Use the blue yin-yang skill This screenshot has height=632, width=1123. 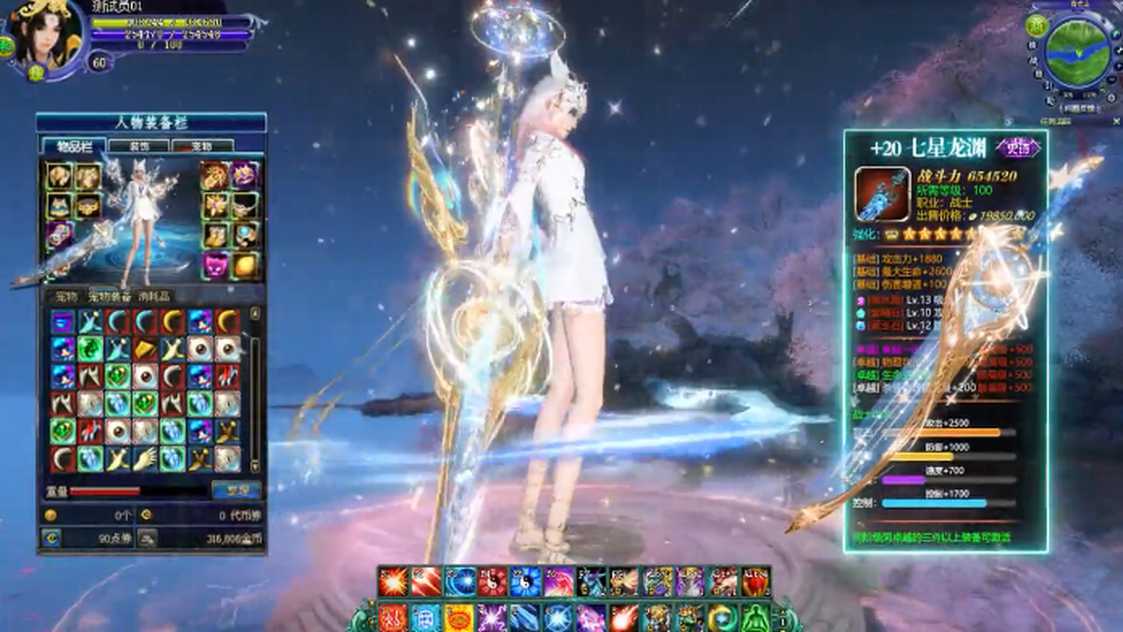(525, 581)
